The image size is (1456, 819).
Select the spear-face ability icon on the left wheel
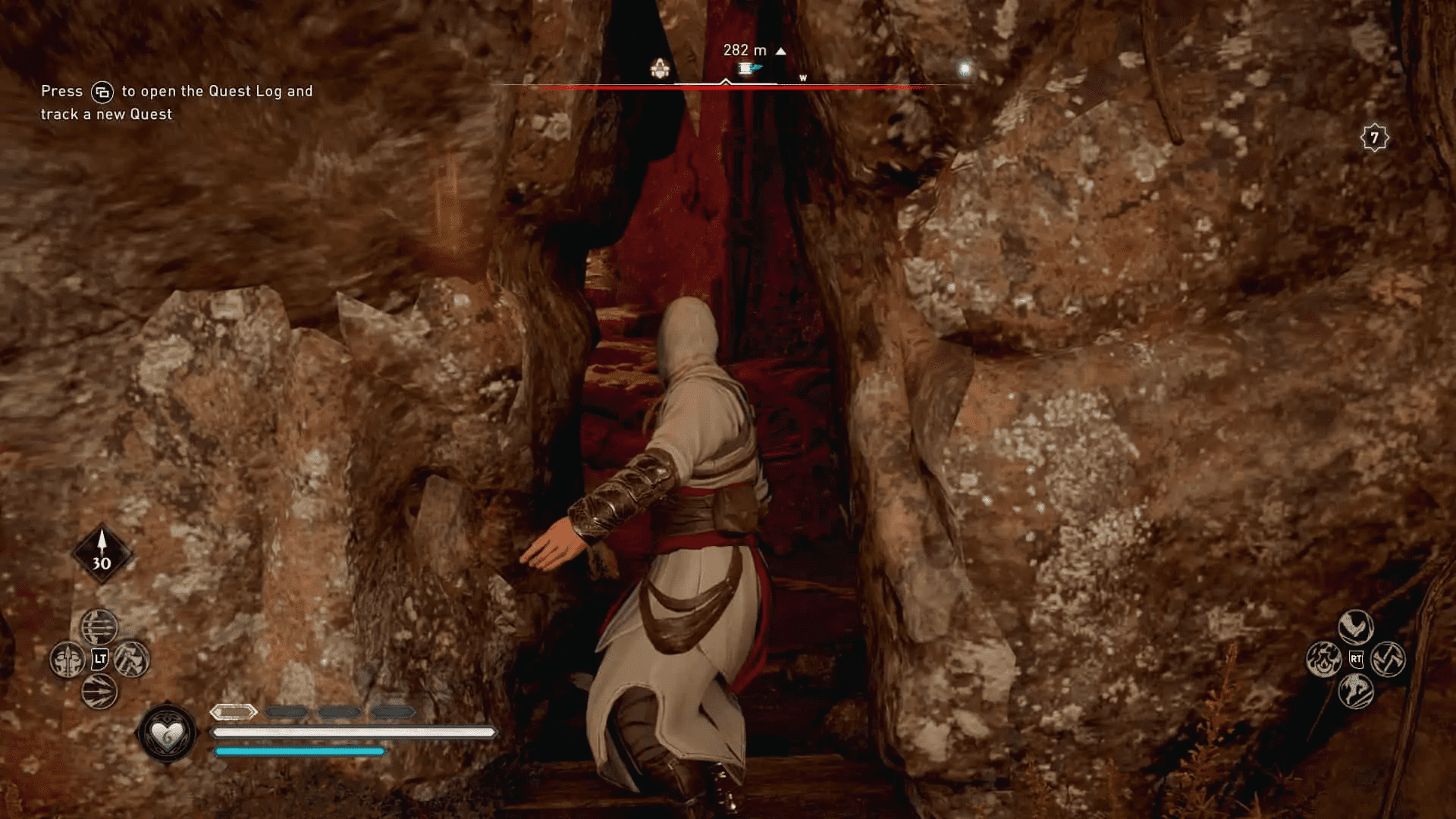point(67,659)
